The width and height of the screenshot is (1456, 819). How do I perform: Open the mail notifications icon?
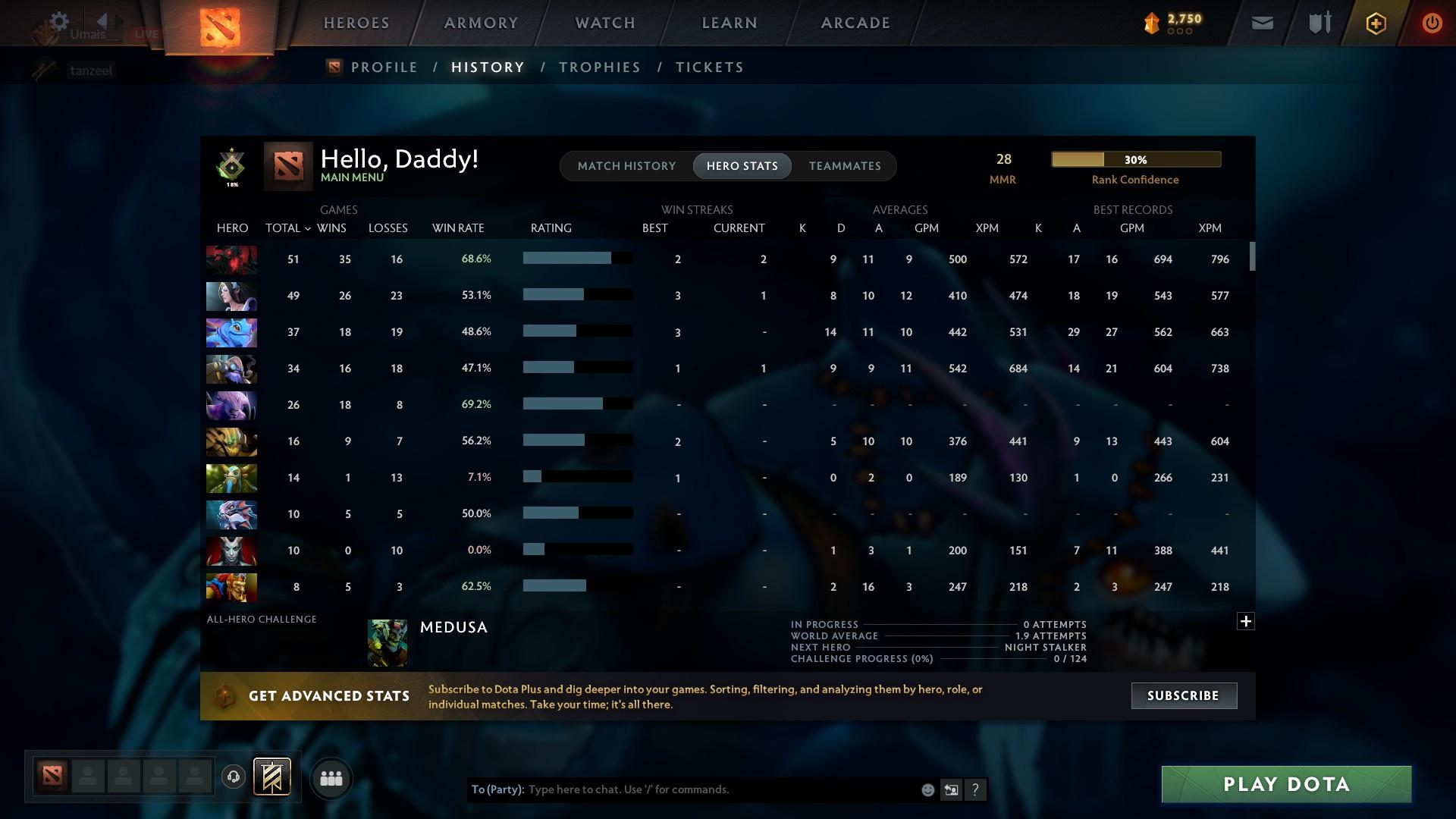[1261, 23]
